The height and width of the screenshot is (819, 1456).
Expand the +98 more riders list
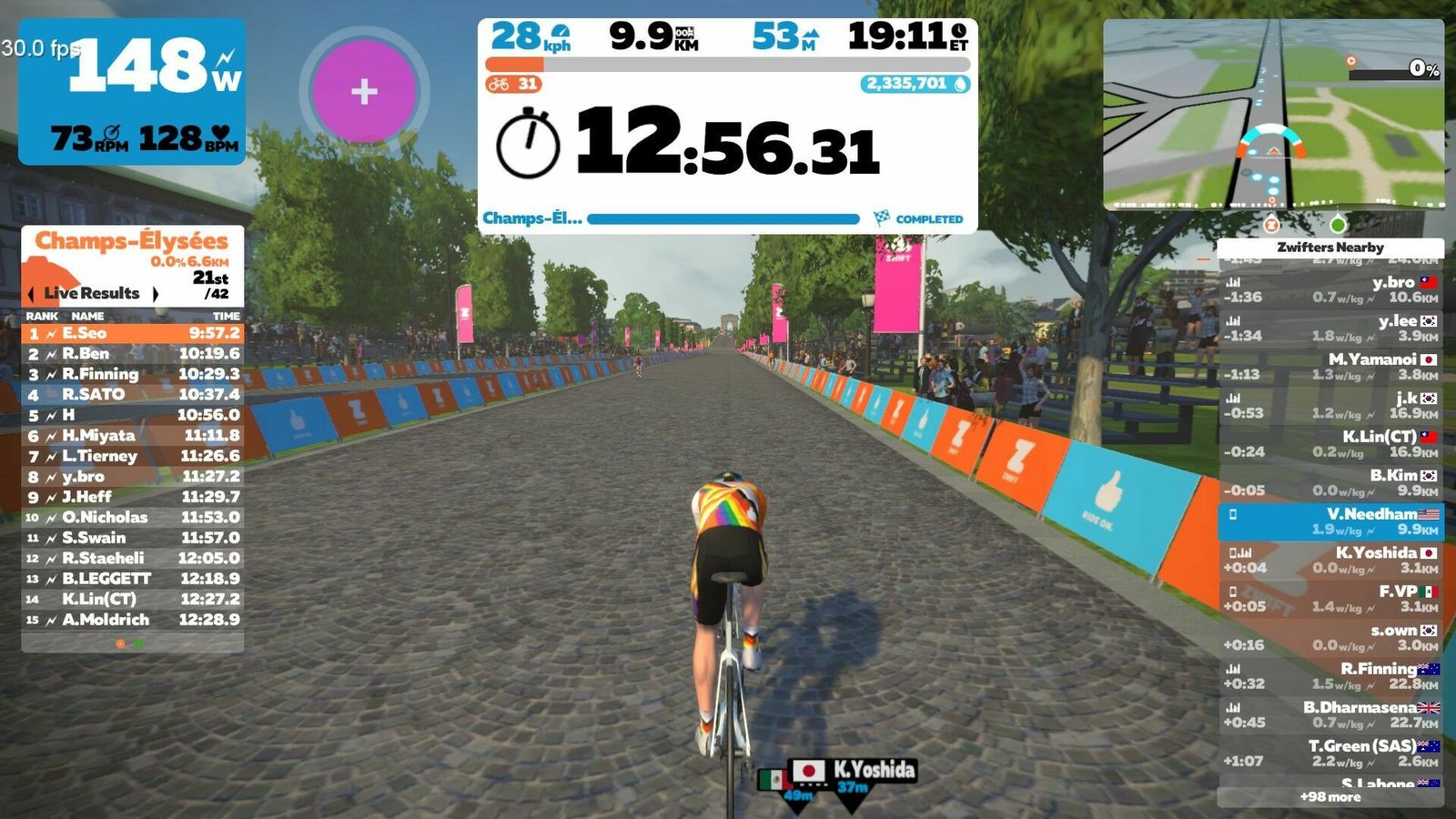[1330, 797]
